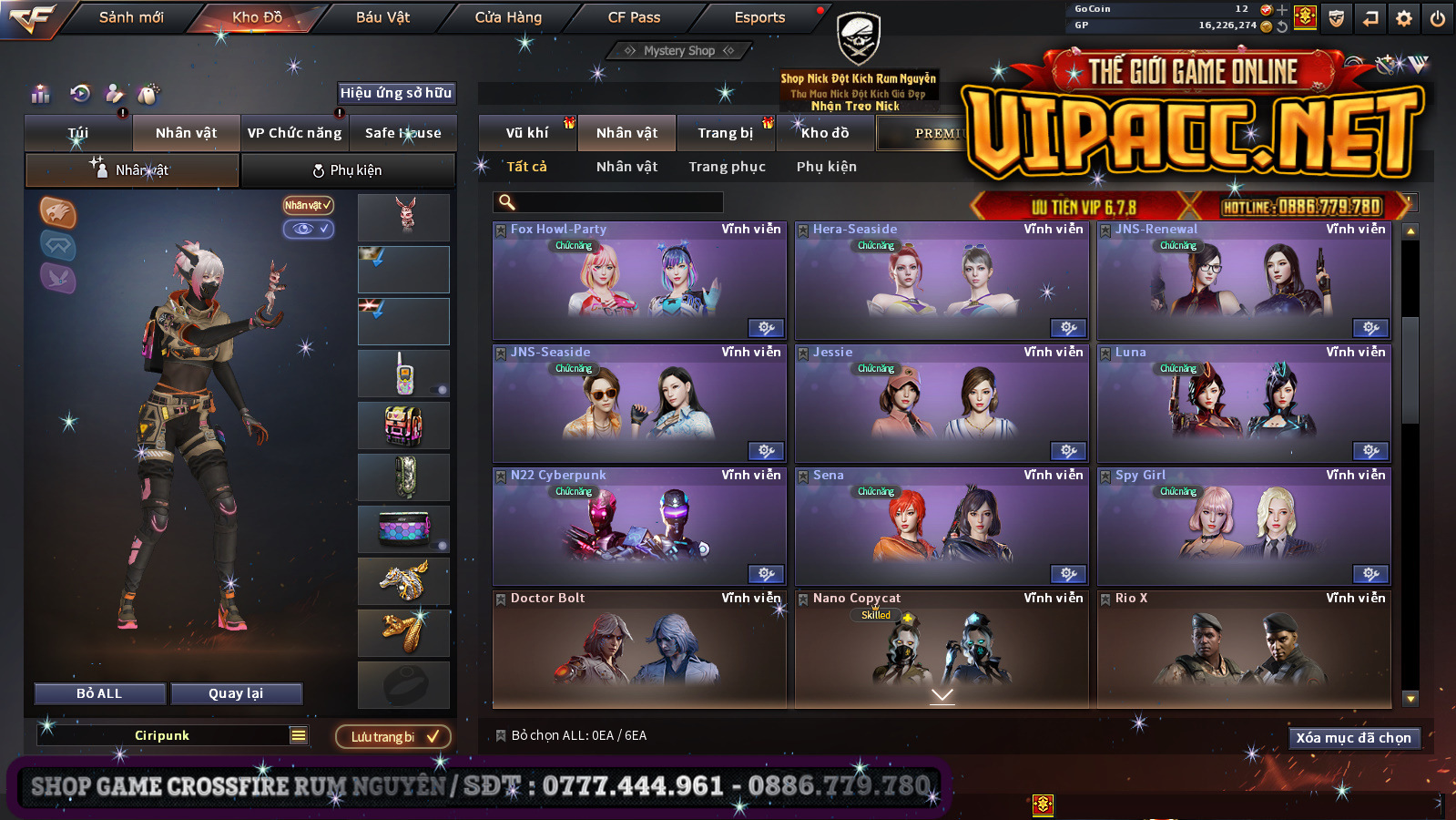Screen dimensions: 1456x820
Task: Click the Quay lại back button
Action: 236,693
